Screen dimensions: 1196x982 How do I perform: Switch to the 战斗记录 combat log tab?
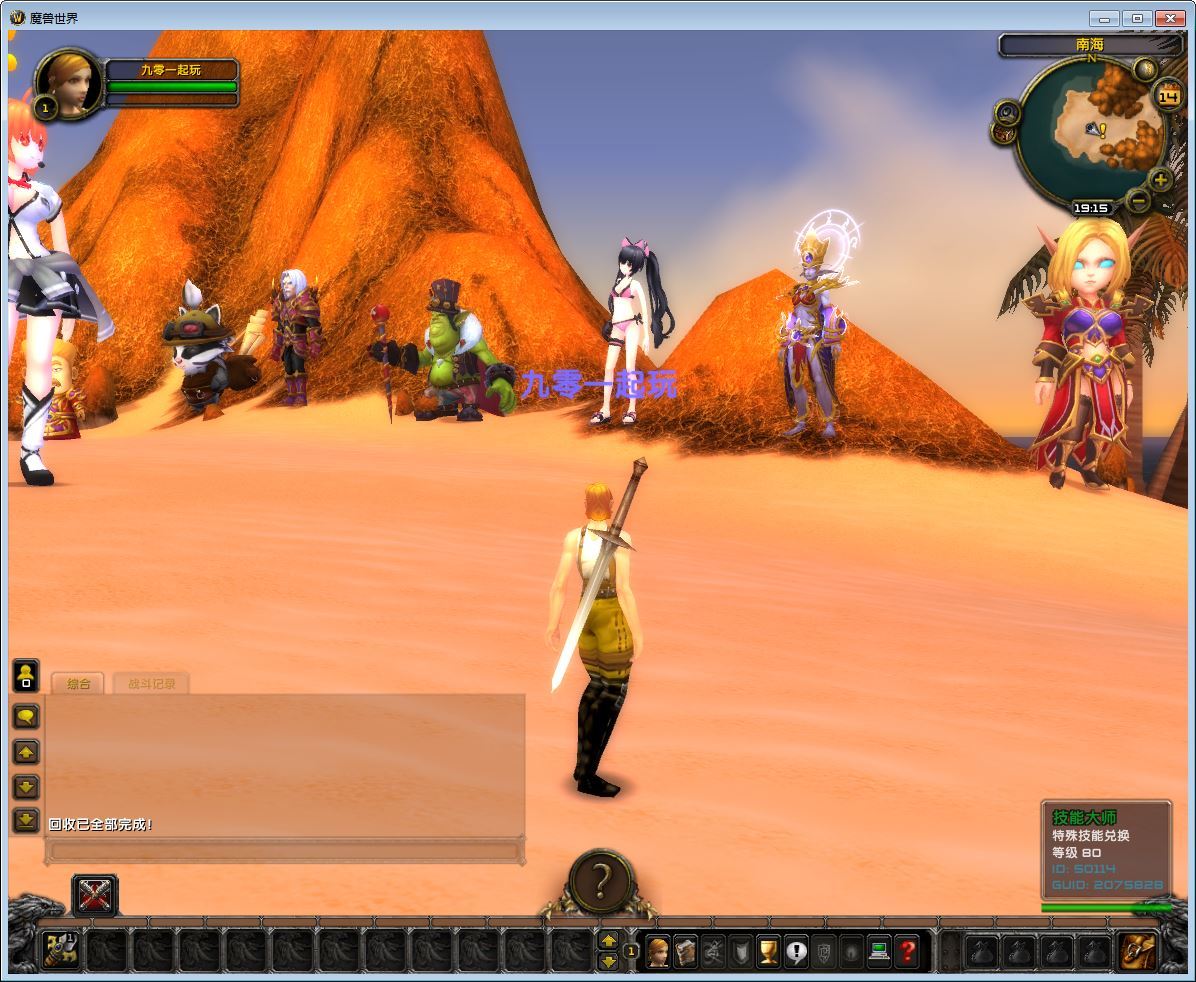click(151, 684)
